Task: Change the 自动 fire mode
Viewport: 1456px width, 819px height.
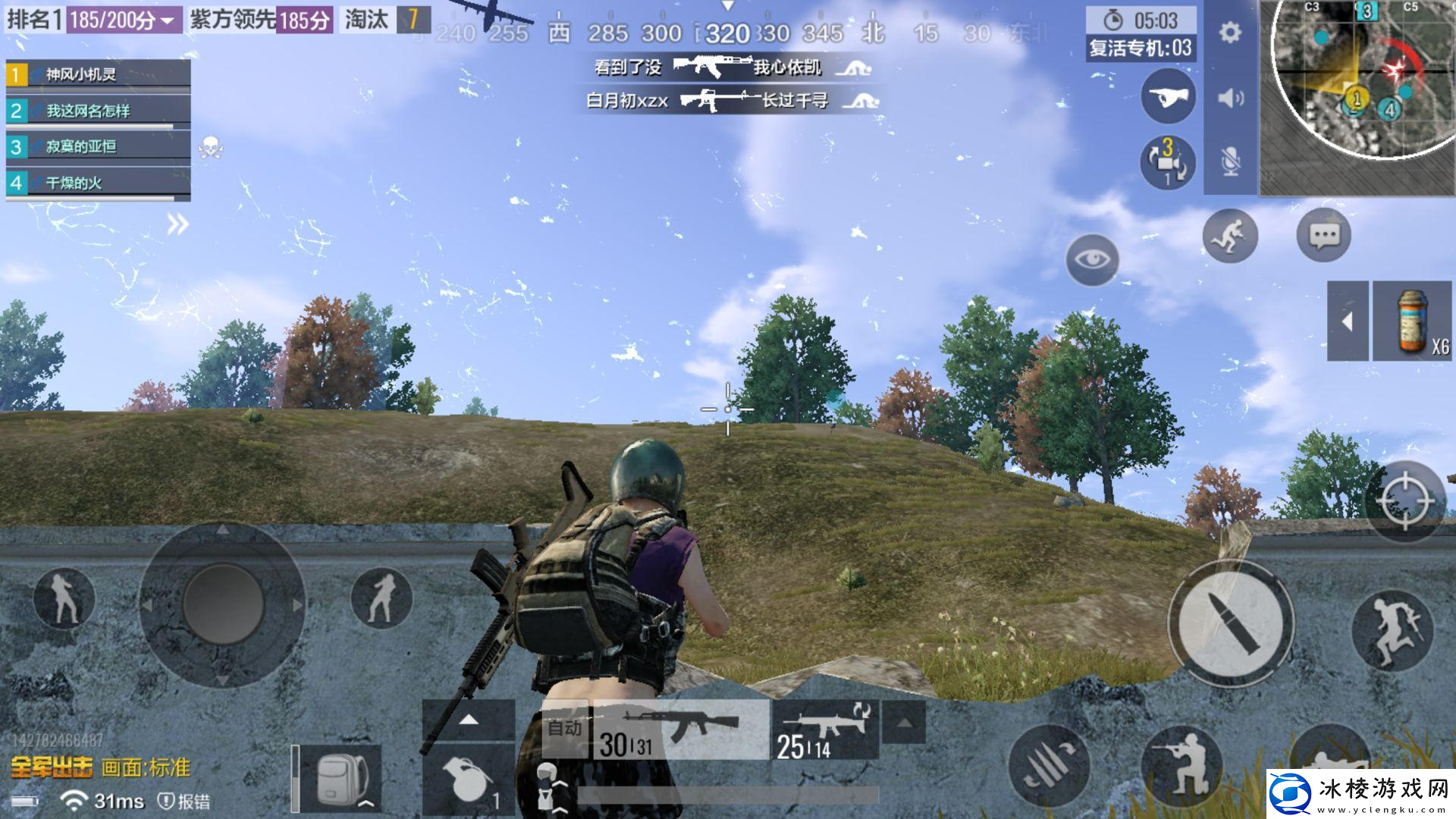Action: coord(565,730)
